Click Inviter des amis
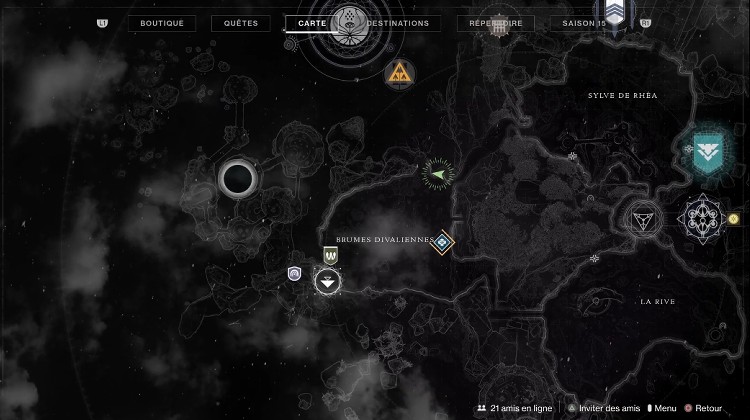750x420 pixels. [605, 408]
